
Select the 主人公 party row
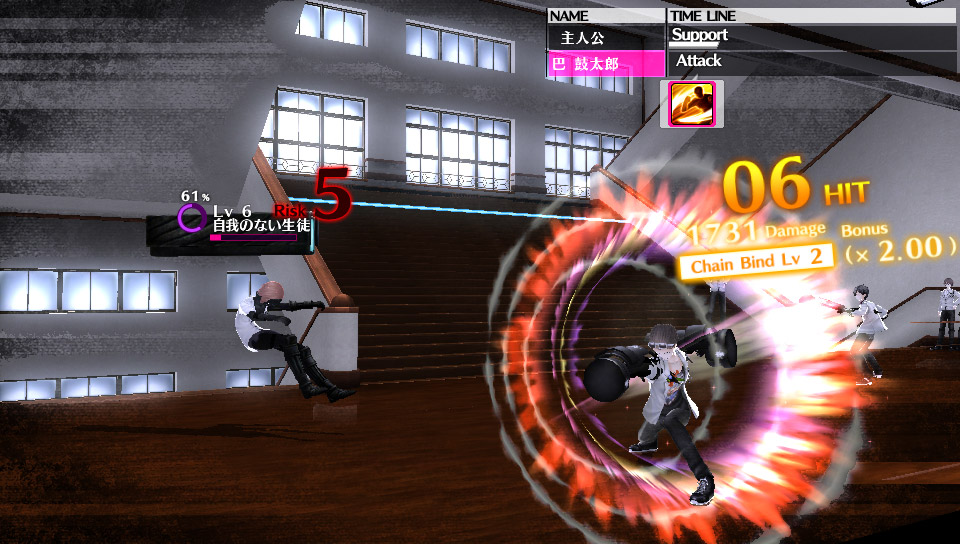click(x=606, y=38)
